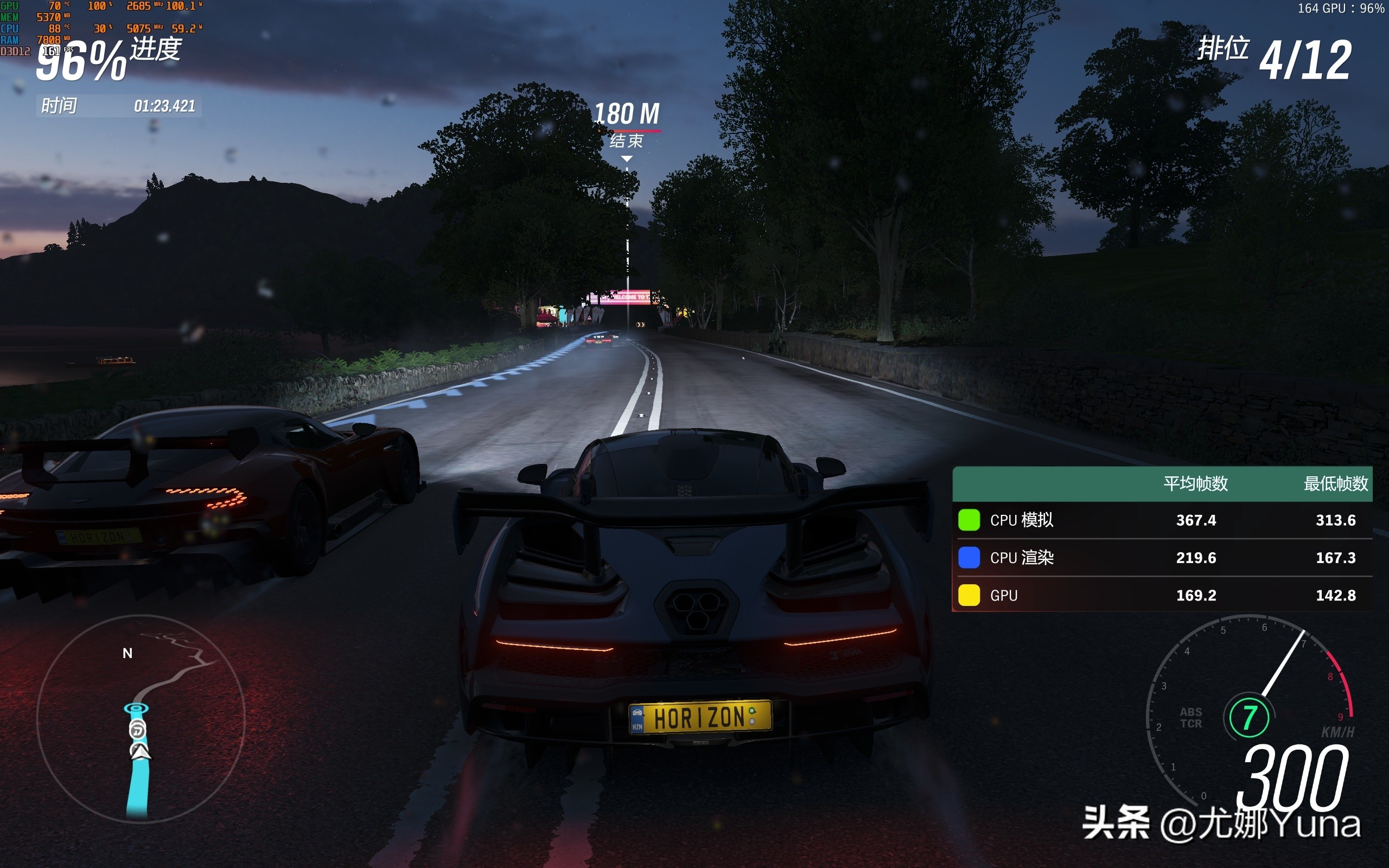Choose the CPU 渲染 benchmark row
The image size is (1389, 868).
click(1162, 558)
